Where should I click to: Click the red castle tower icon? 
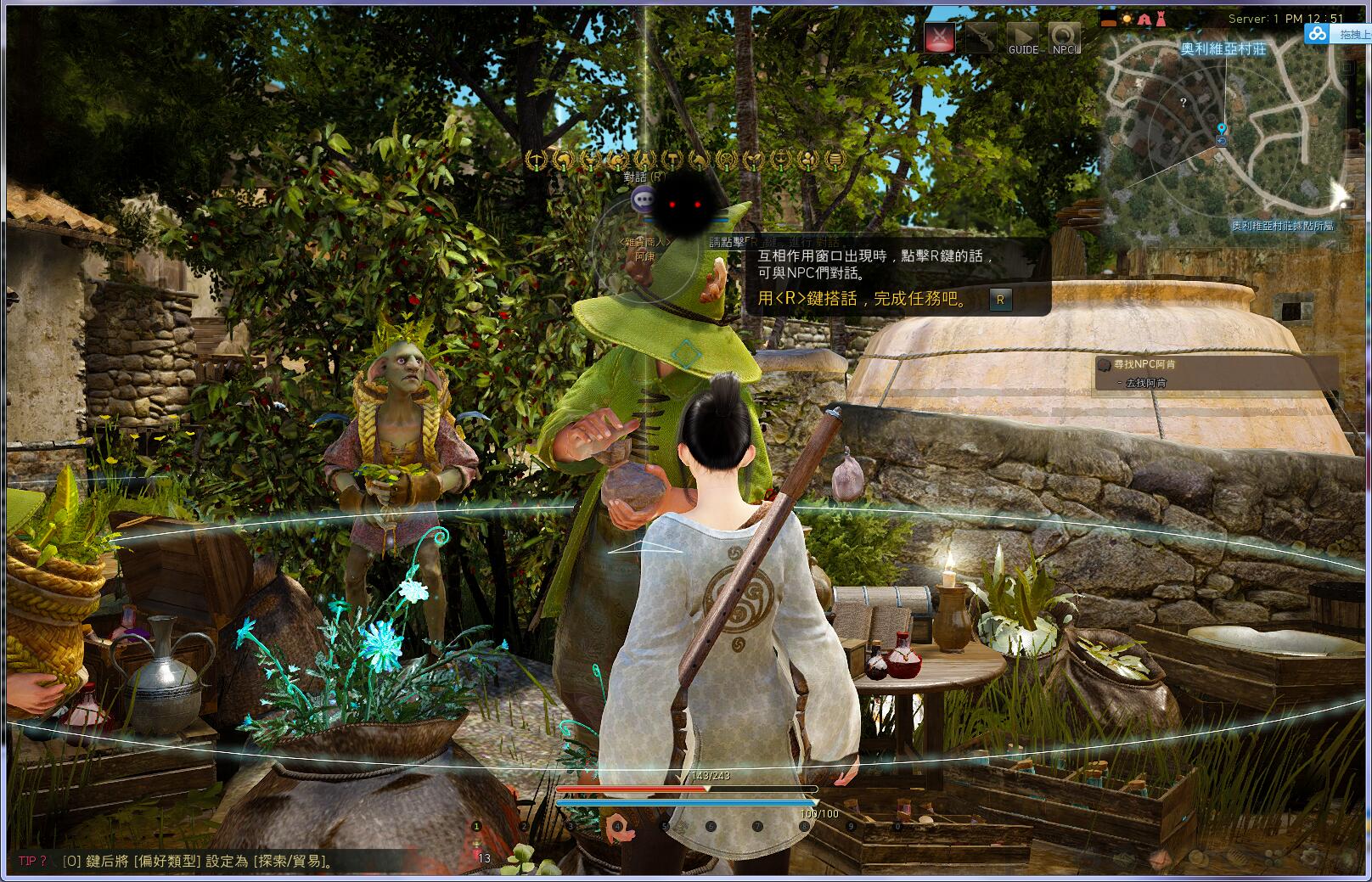pyautogui.click(x=1160, y=19)
